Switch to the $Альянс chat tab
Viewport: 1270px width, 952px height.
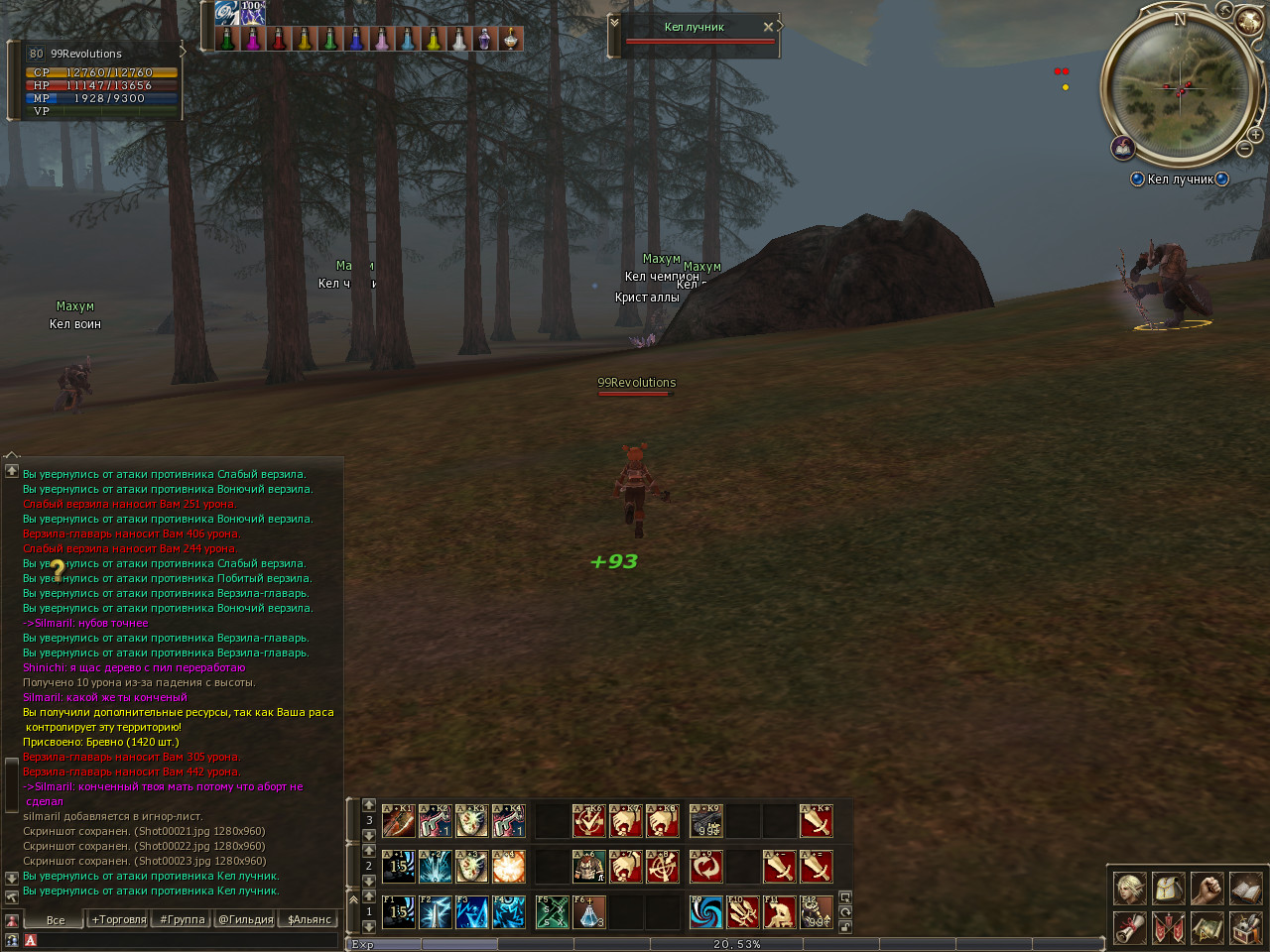pyautogui.click(x=310, y=919)
